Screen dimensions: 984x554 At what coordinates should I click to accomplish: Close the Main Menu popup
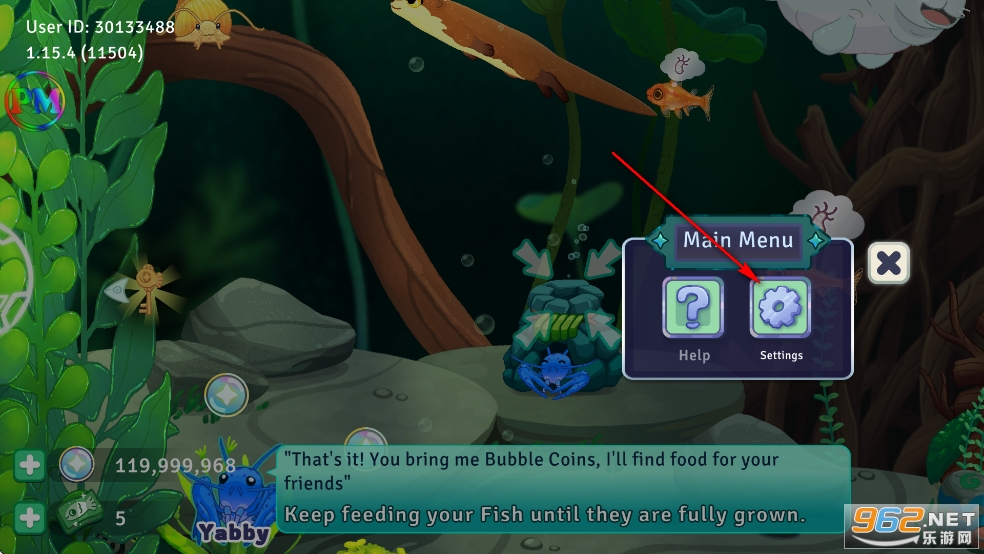pyautogui.click(x=887, y=264)
